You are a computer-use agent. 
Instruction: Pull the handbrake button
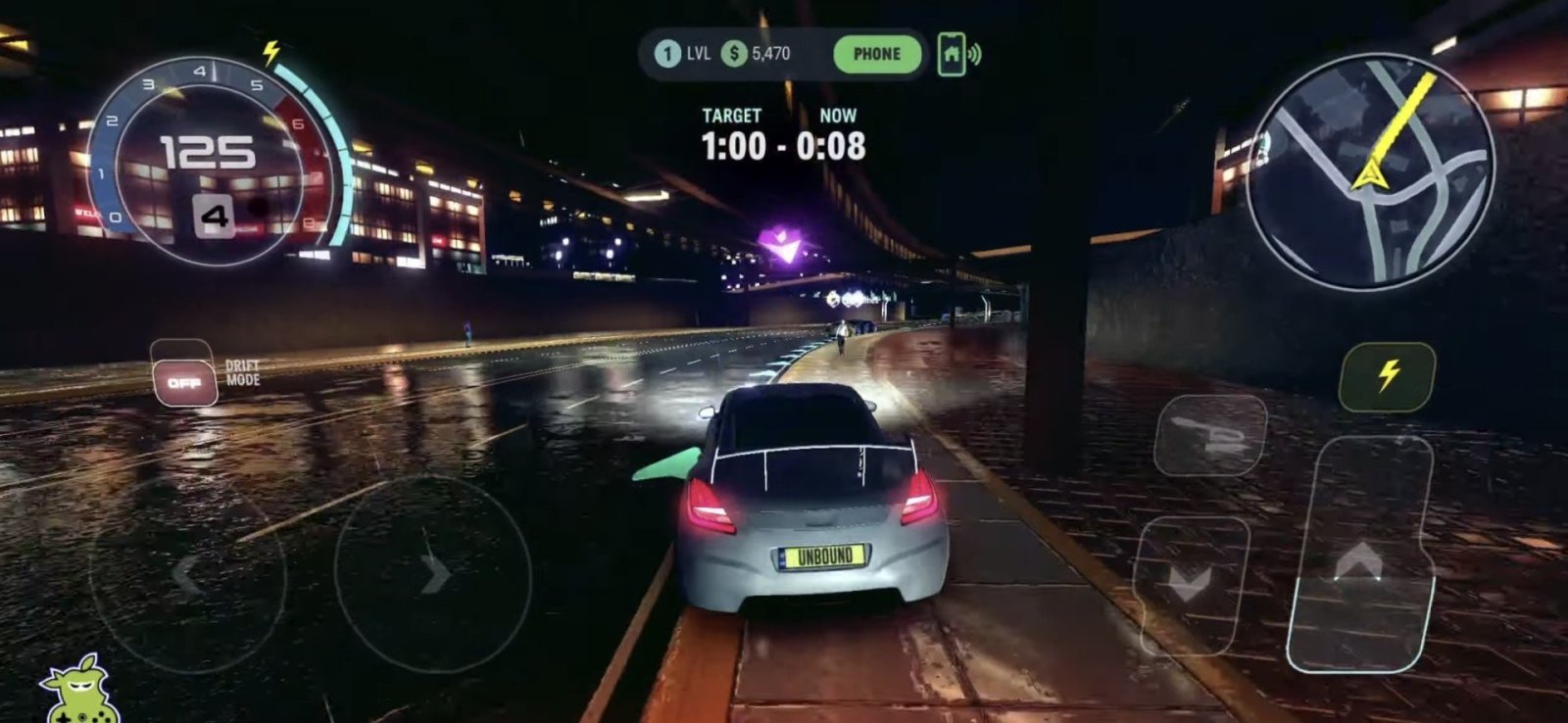(1209, 434)
